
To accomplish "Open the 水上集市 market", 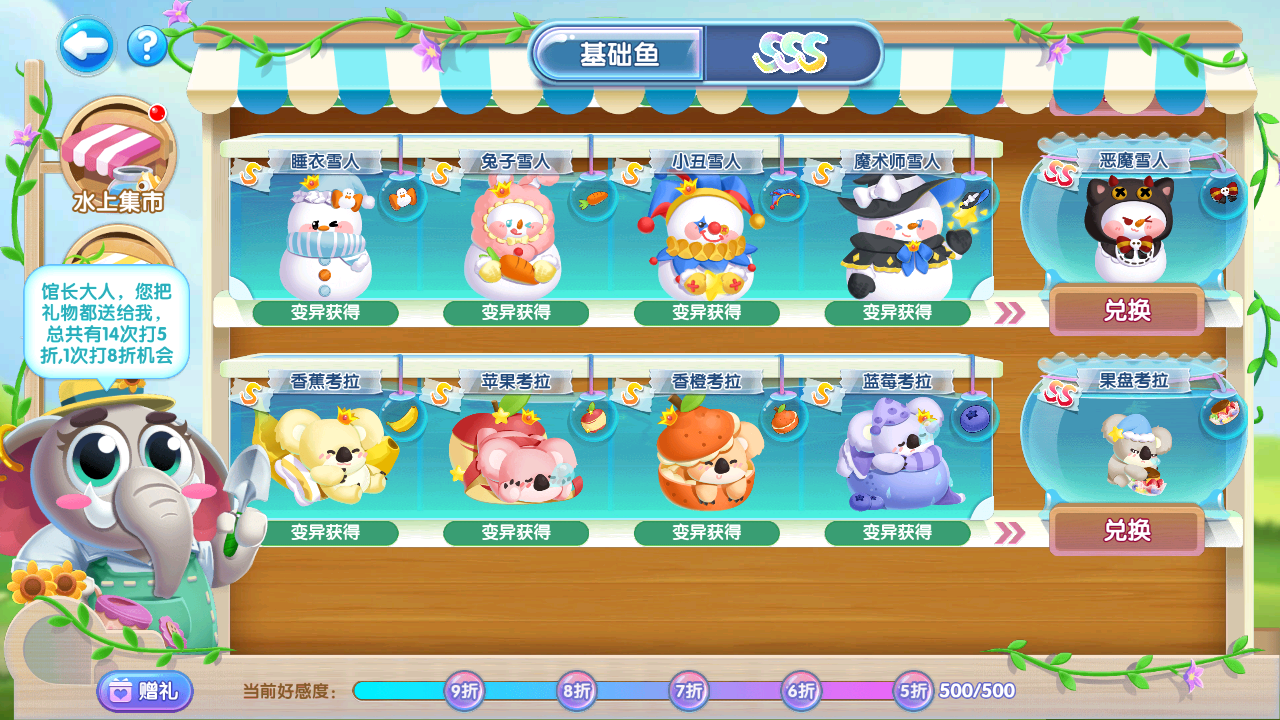I will point(118,158).
